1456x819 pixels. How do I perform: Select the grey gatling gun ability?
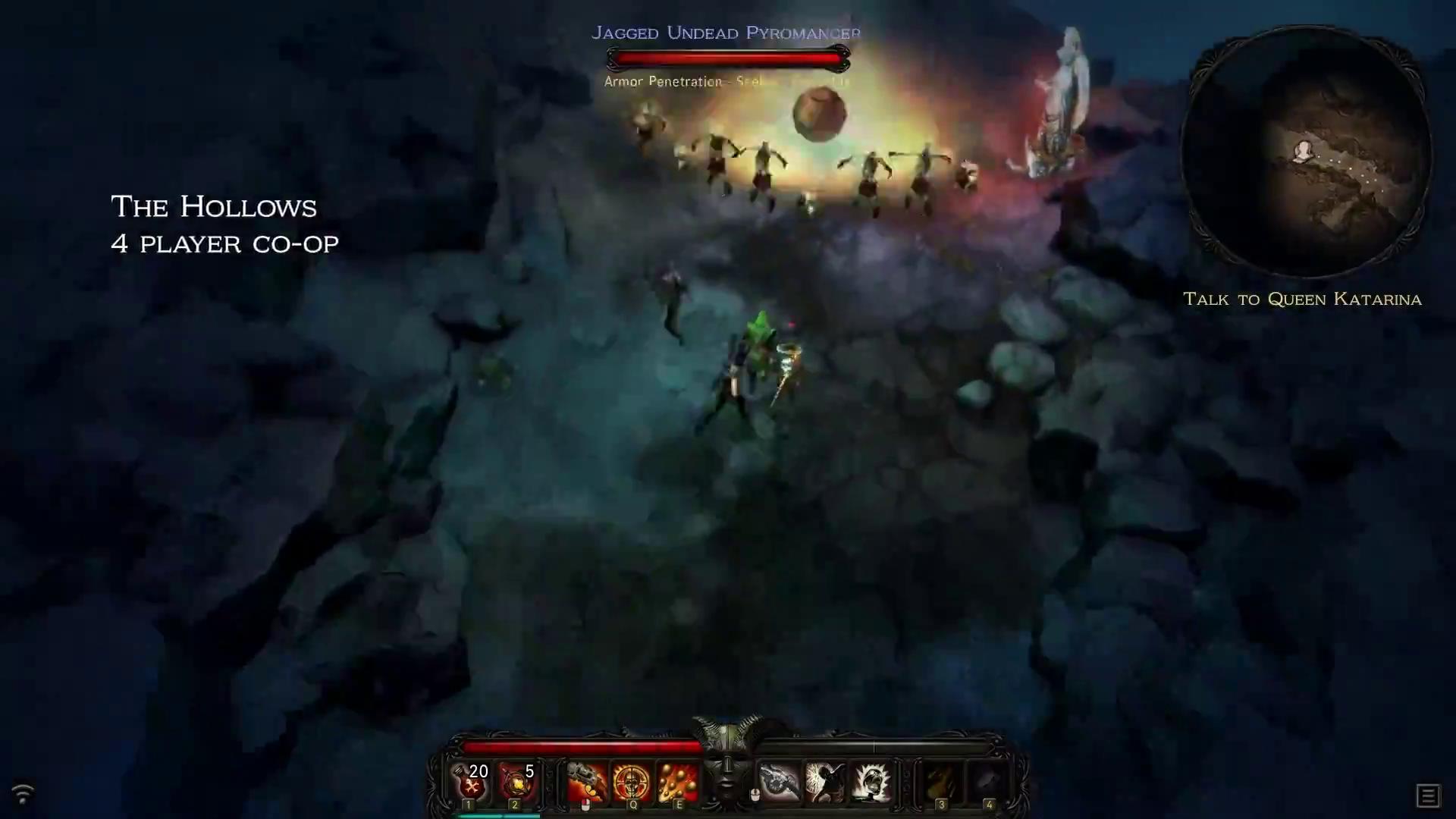pos(780,782)
